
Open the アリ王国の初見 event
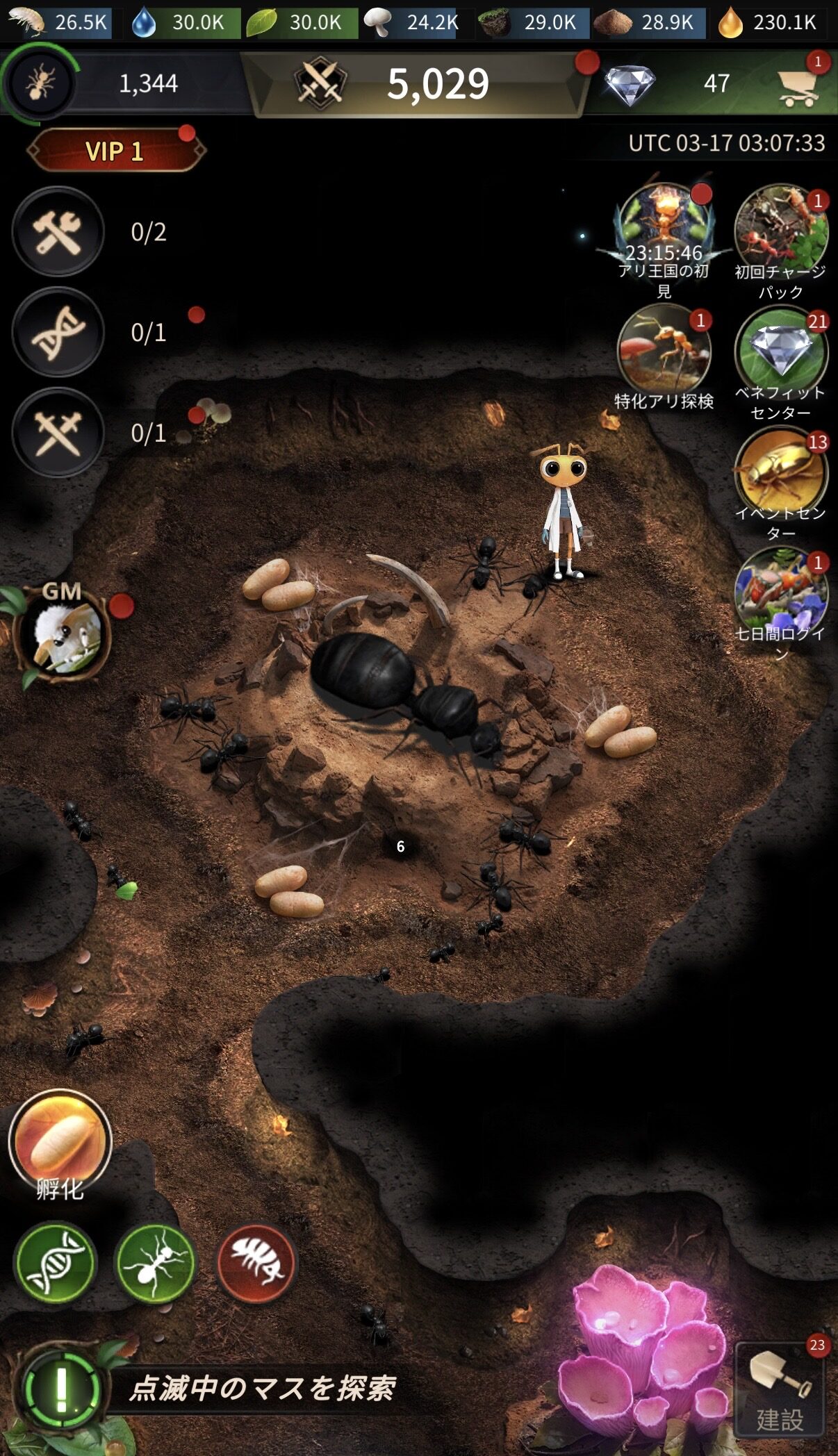pyautogui.click(x=664, y=231)
